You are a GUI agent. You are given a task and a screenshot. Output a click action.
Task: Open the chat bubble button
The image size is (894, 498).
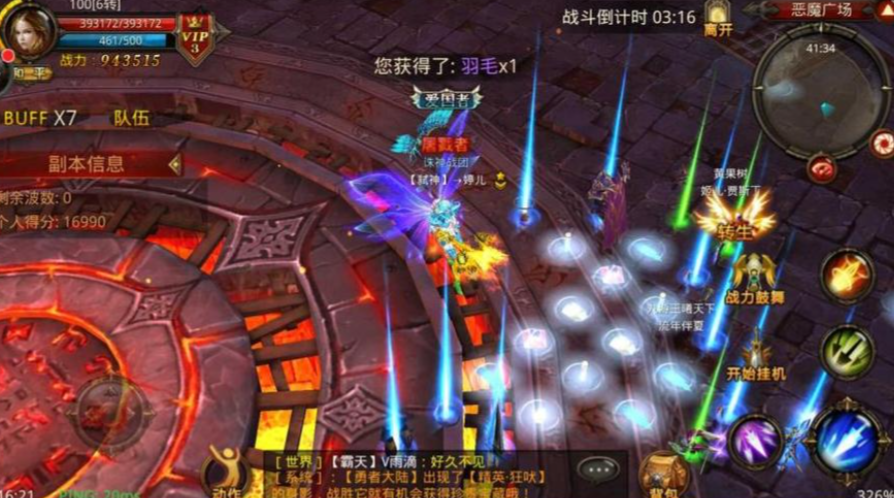click(599, 469)
